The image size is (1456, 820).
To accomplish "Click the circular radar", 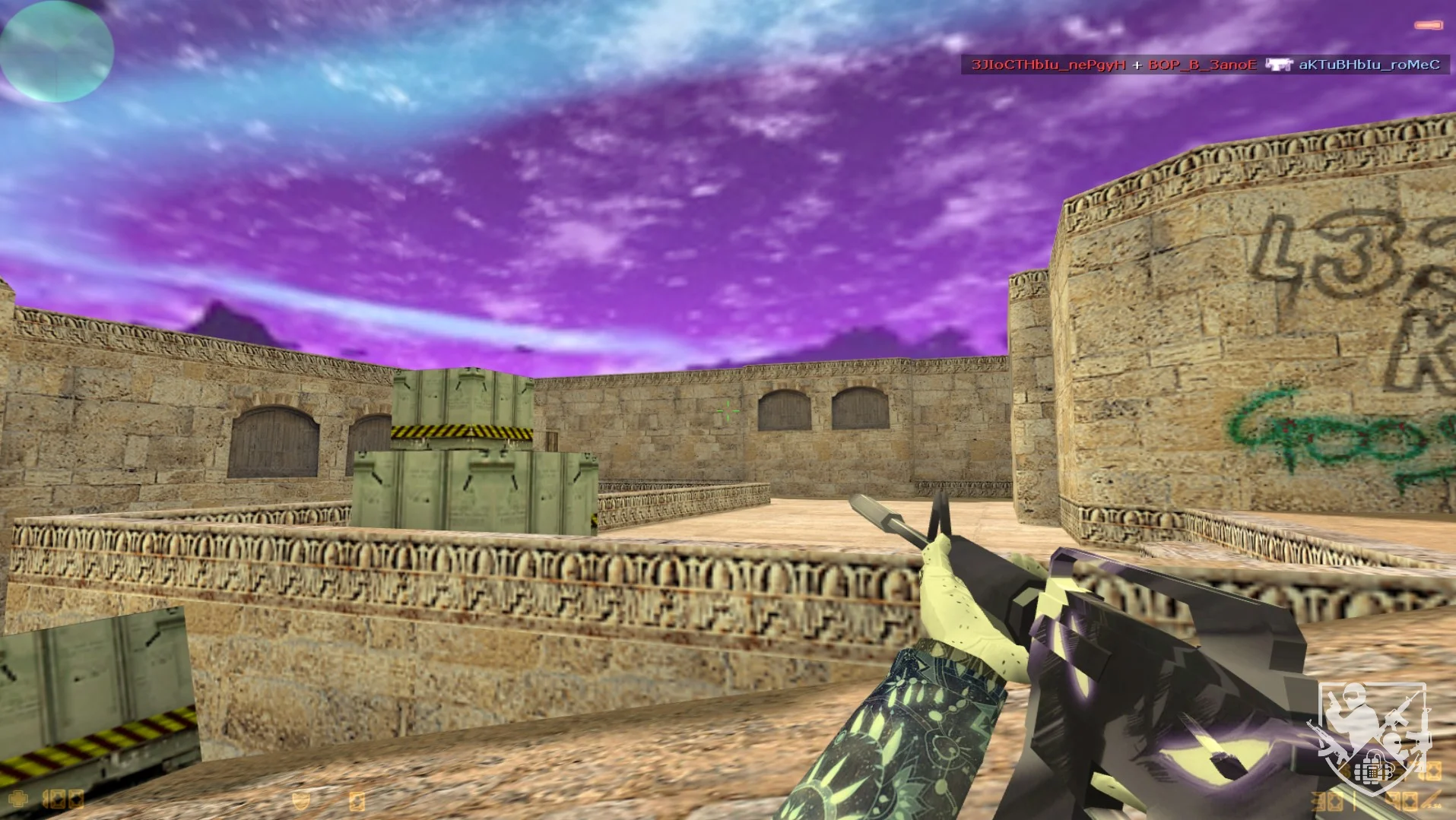I will coord(56,50).
